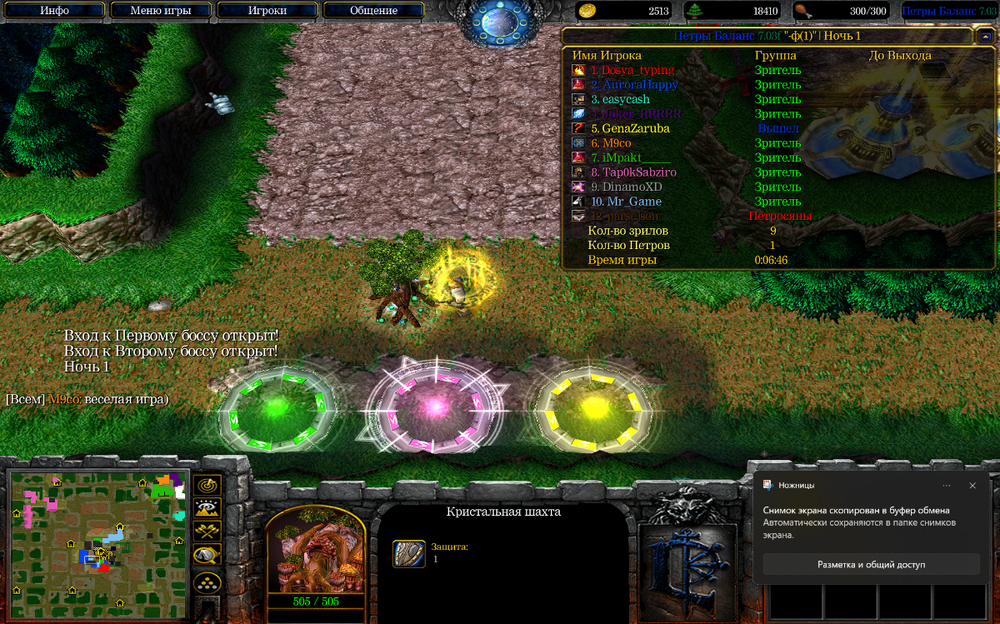1000x624 pixels.
Task: Open the notification's three-dot options
Action: (x=946, y=486)
